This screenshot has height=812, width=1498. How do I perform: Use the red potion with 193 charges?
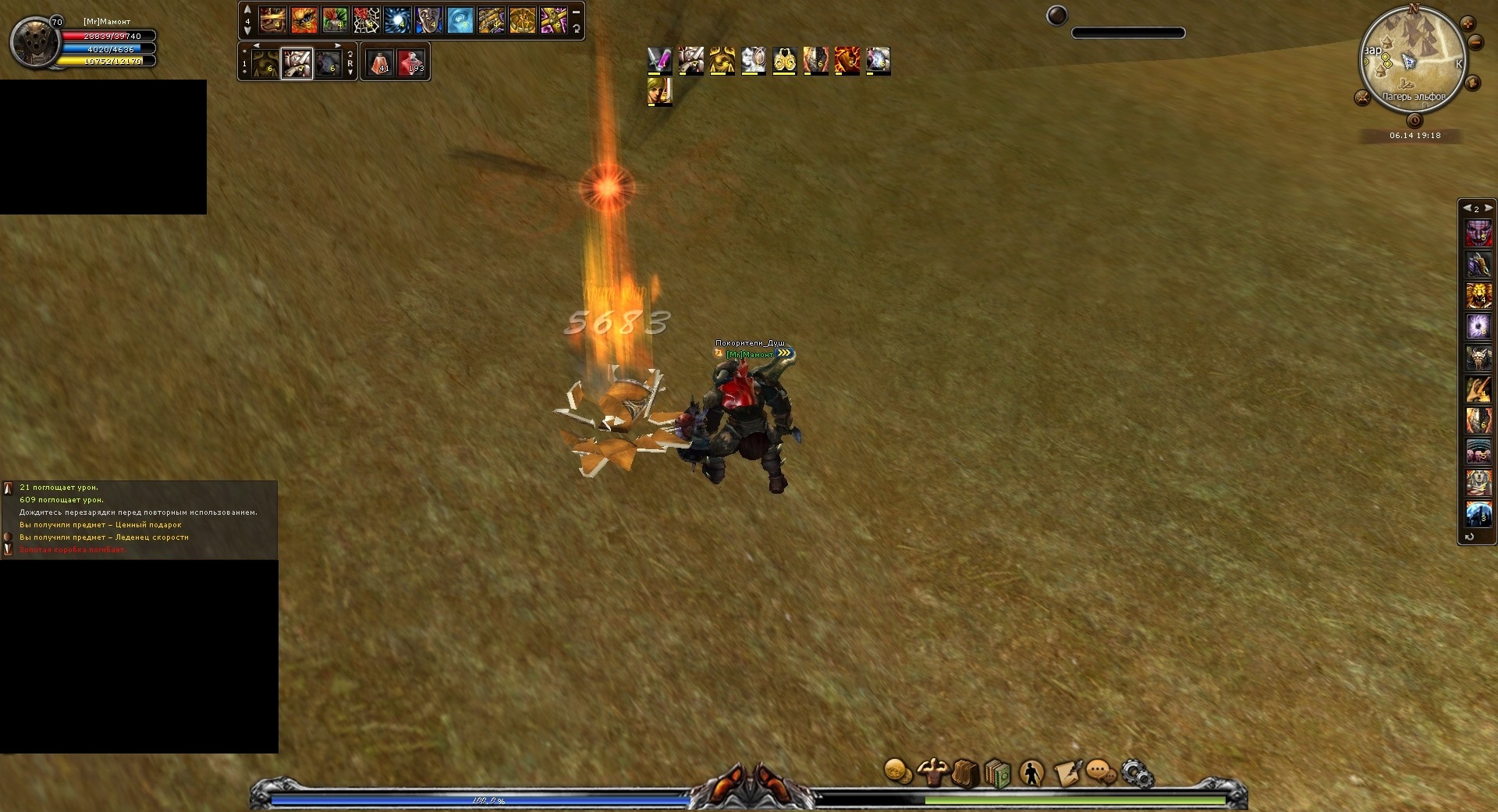point(411,62)
